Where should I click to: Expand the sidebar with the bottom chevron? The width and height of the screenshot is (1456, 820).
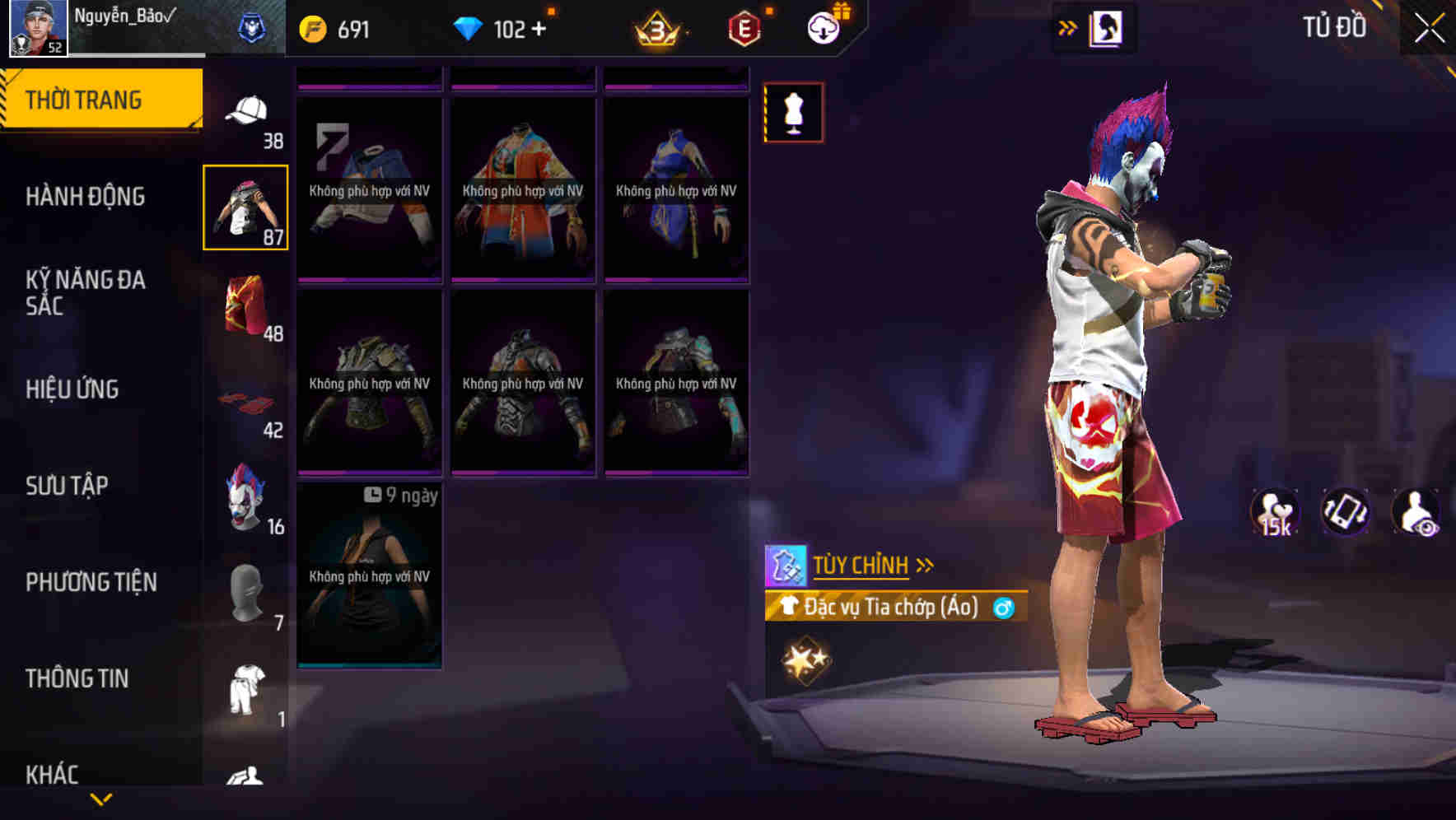pyautogui.click(x=101, y=799)
